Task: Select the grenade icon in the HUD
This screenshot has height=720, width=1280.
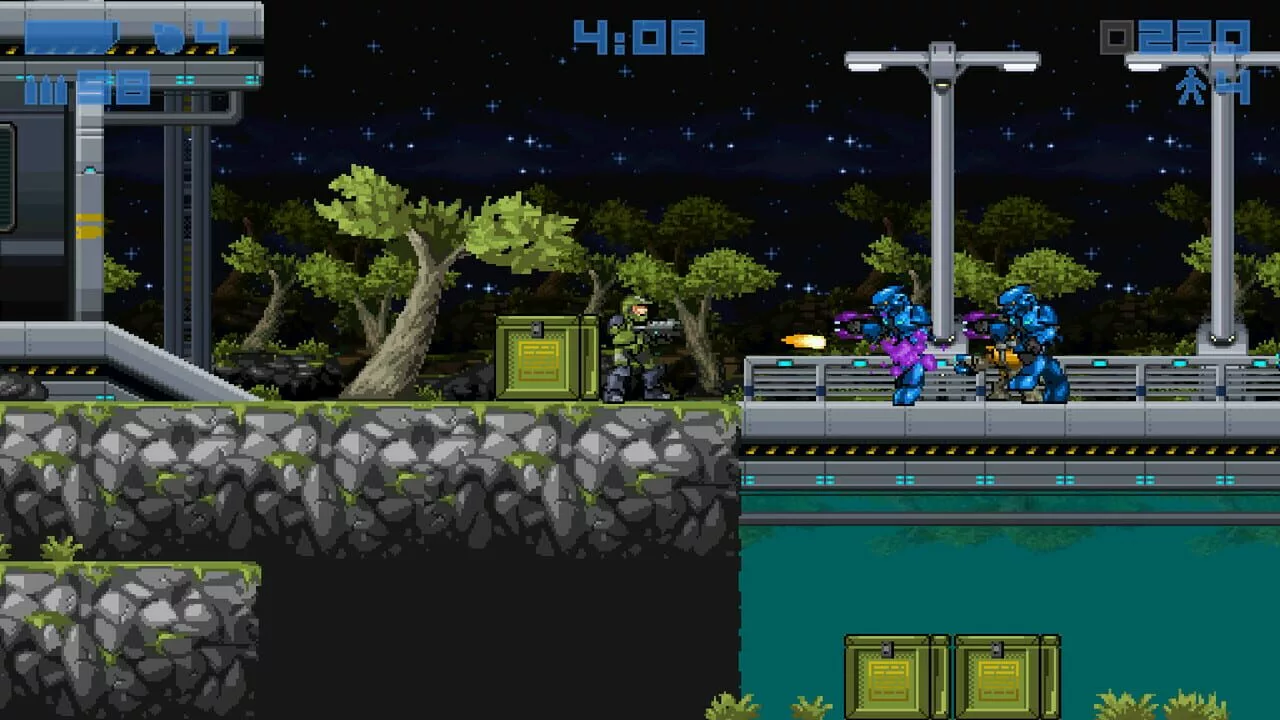Action: [x=170, y=38]
